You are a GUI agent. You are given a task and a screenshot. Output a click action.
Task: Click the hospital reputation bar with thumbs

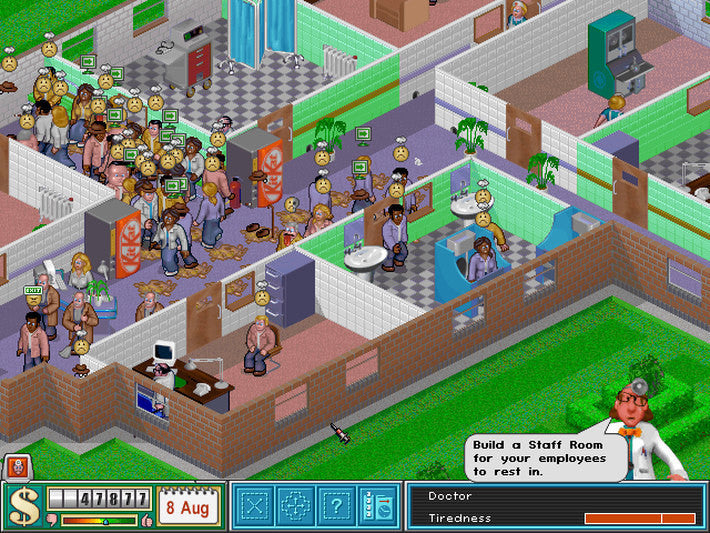(x=99, y=521)
